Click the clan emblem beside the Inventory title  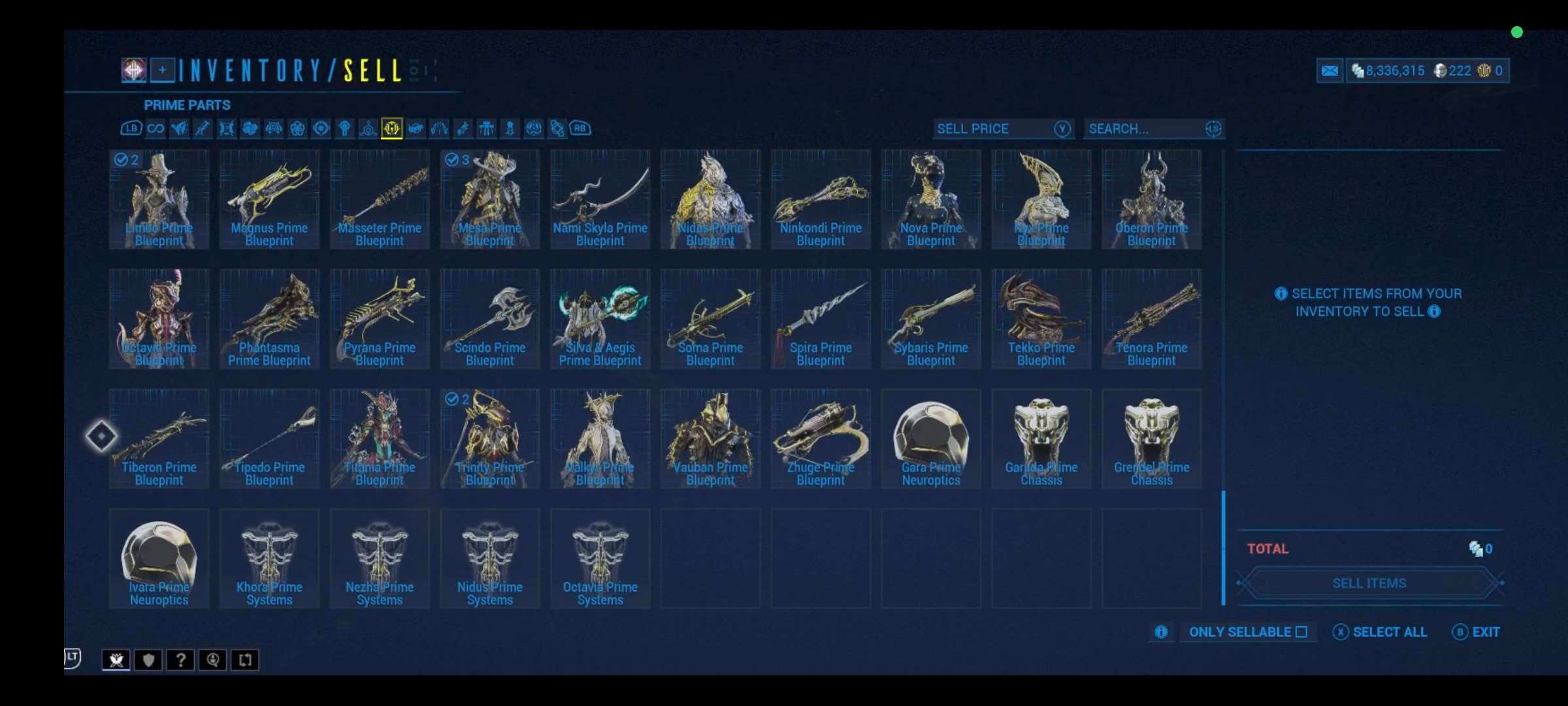[133, 70]
